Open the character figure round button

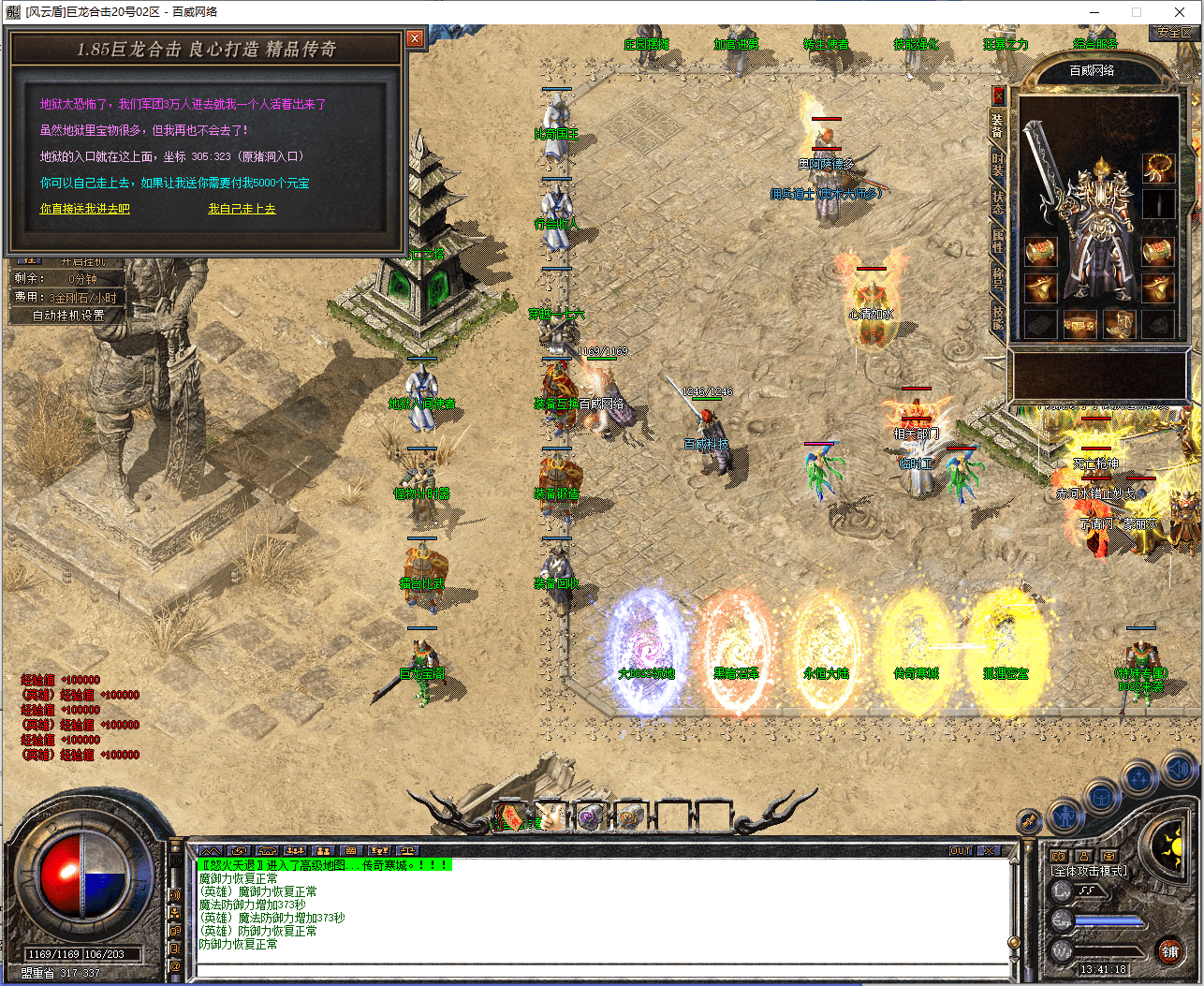[x=1065, y=817]
